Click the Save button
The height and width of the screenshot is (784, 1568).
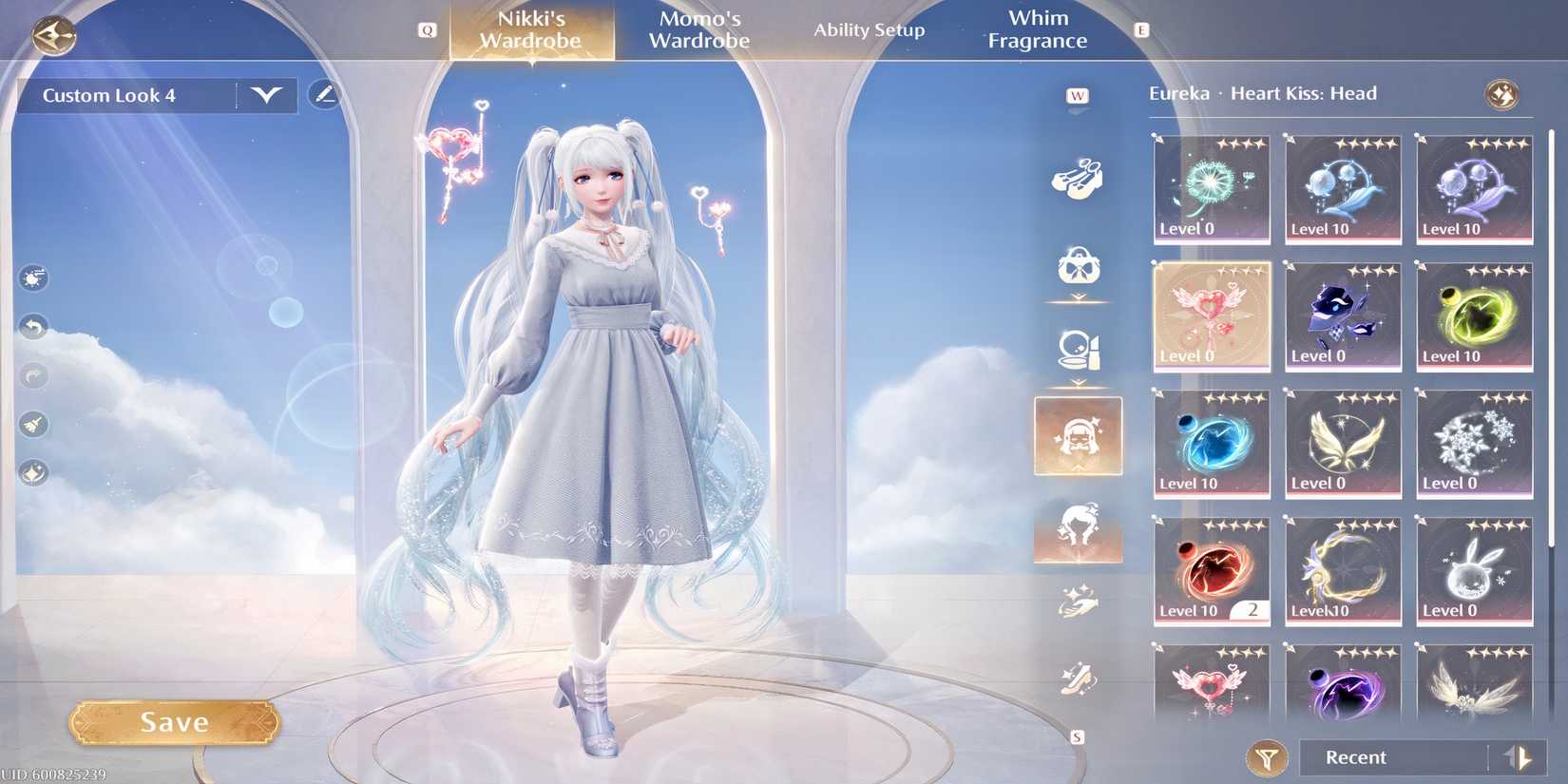tap(174, 721)
